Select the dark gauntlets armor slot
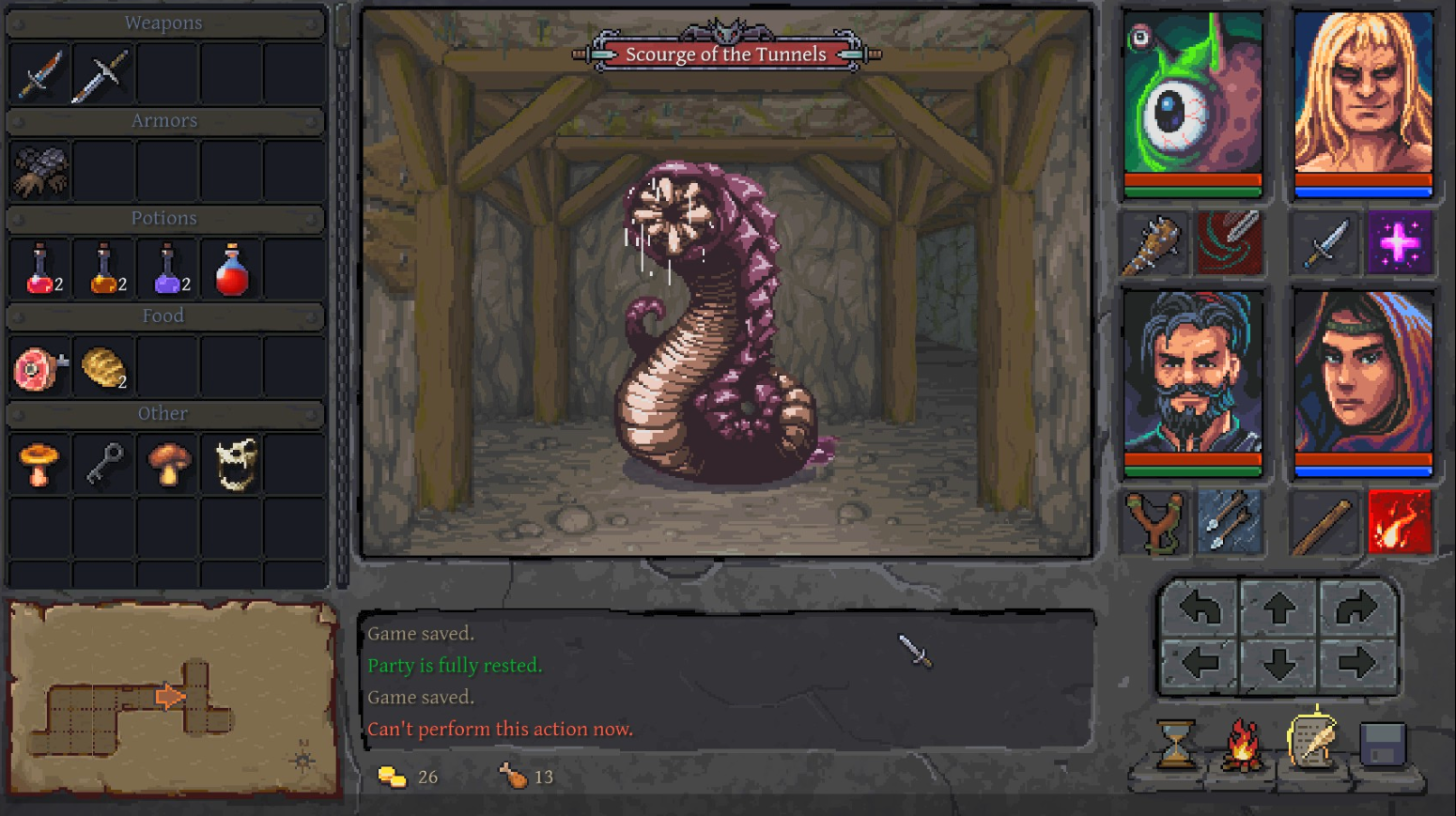 click(x=39, y=171)
